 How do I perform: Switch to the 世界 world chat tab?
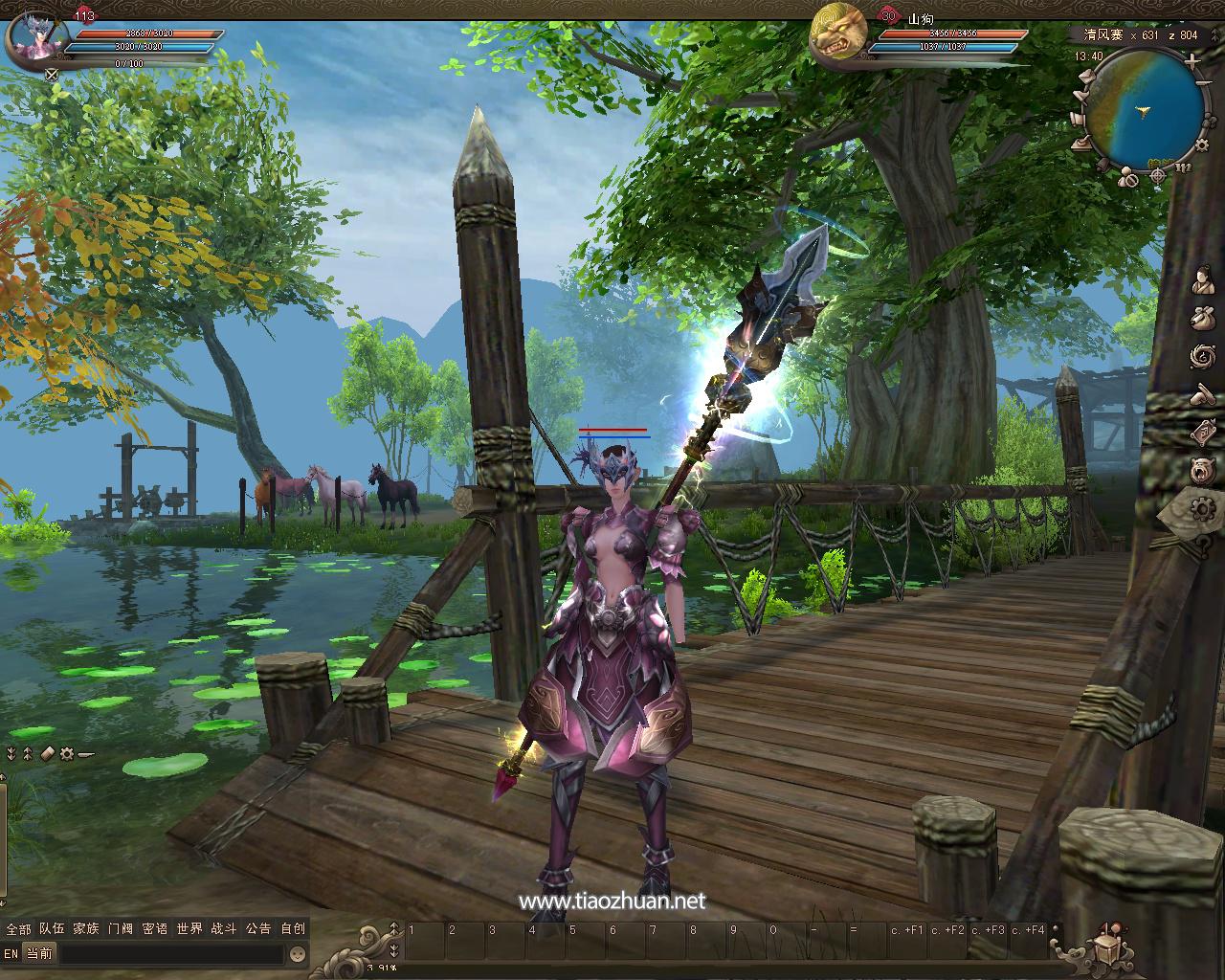(189, 928)
